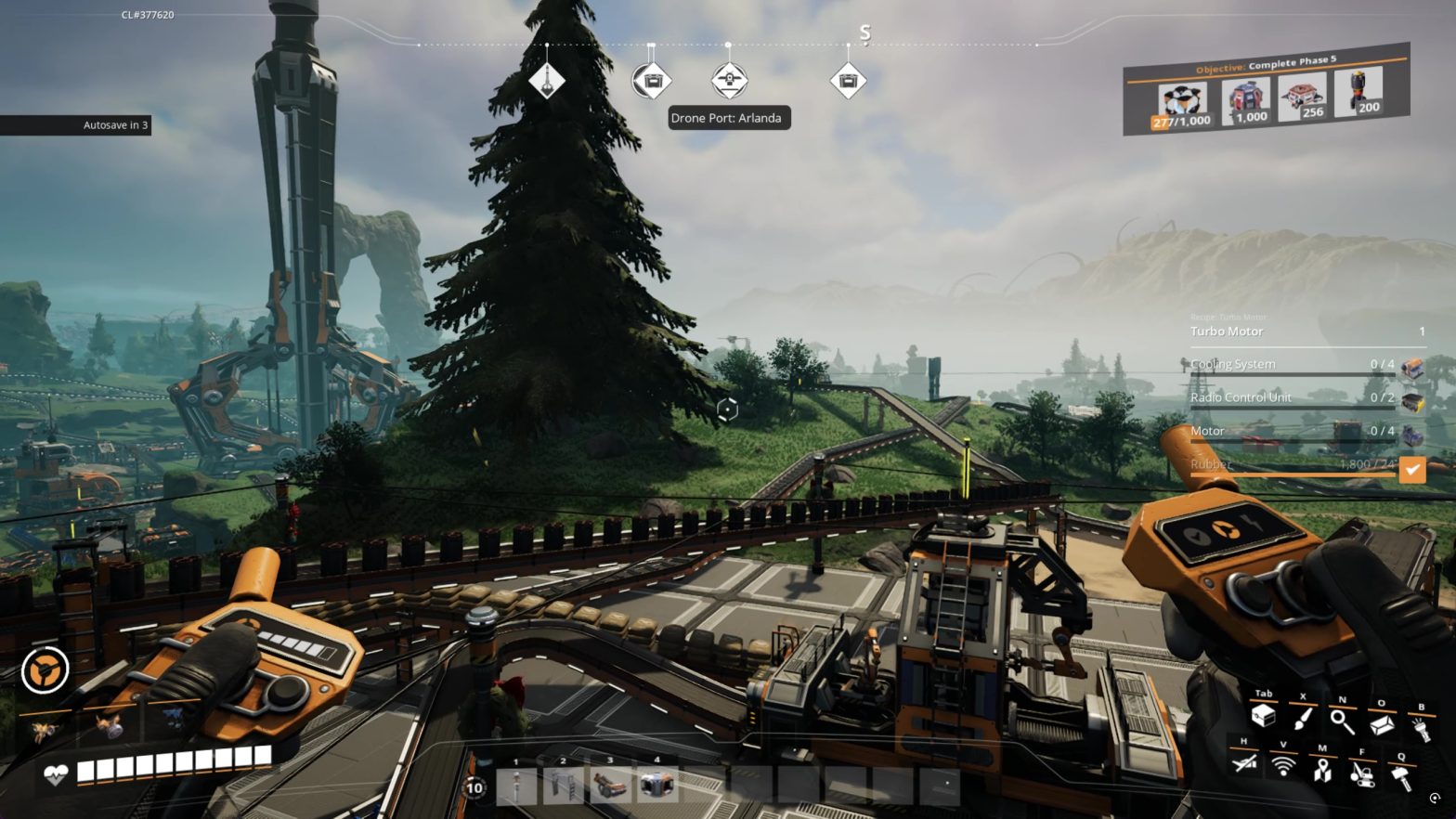Open the build menu hammer icon
The image size is (1456, 819).
coord(1404,774)
